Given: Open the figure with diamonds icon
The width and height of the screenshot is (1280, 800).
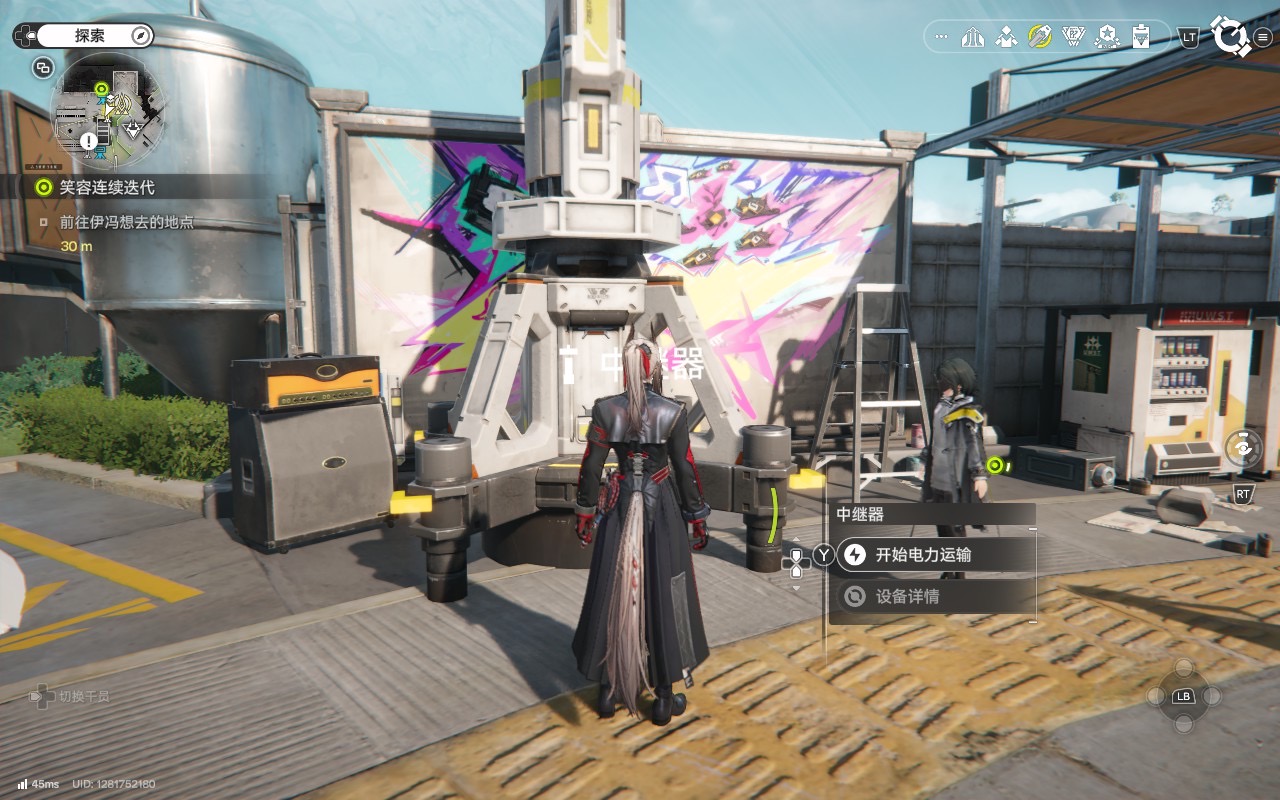Looking at the screenshot, I should [x=1006, y=37].
